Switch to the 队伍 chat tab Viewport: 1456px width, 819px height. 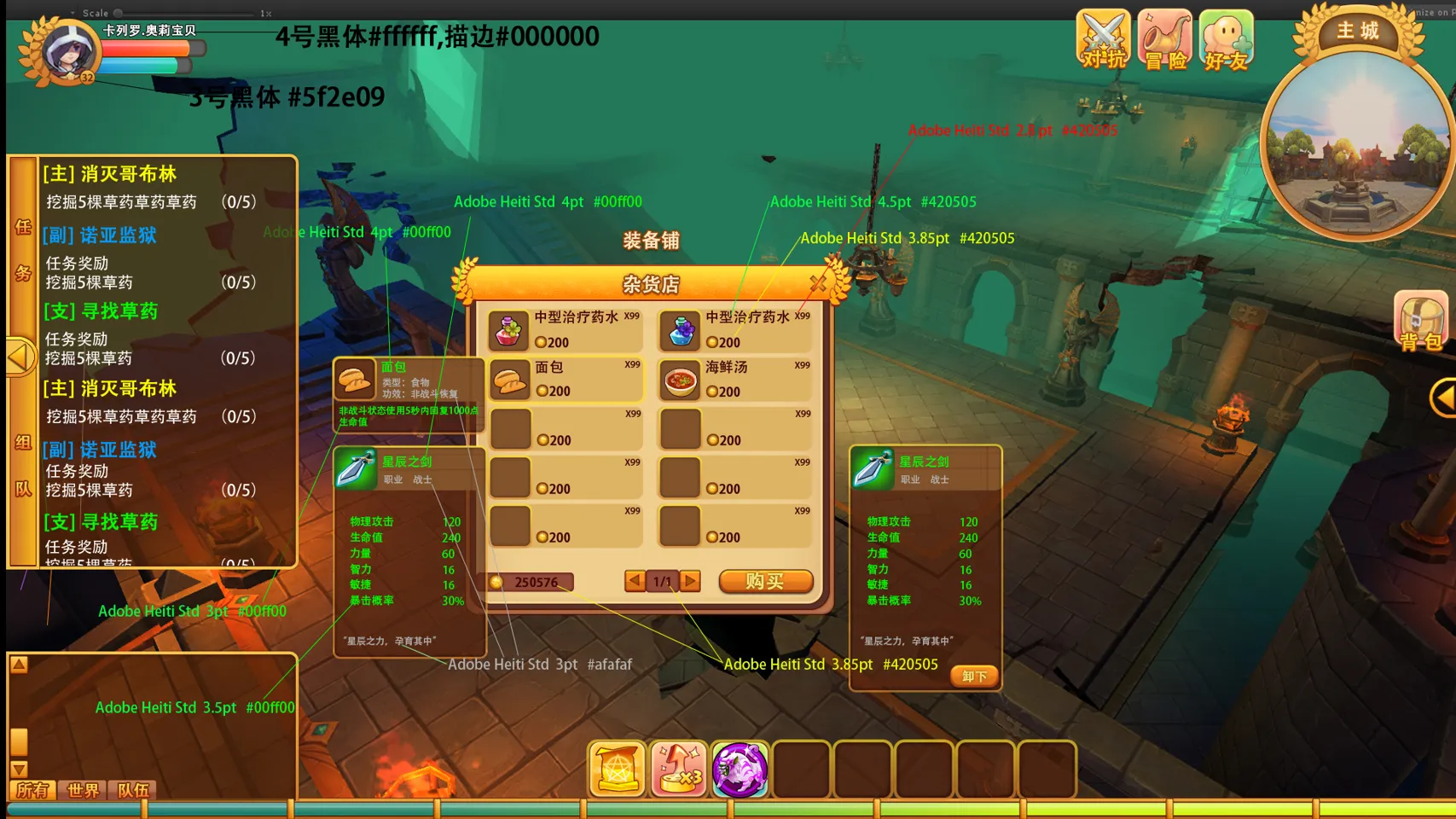click(x=133, y=790)
